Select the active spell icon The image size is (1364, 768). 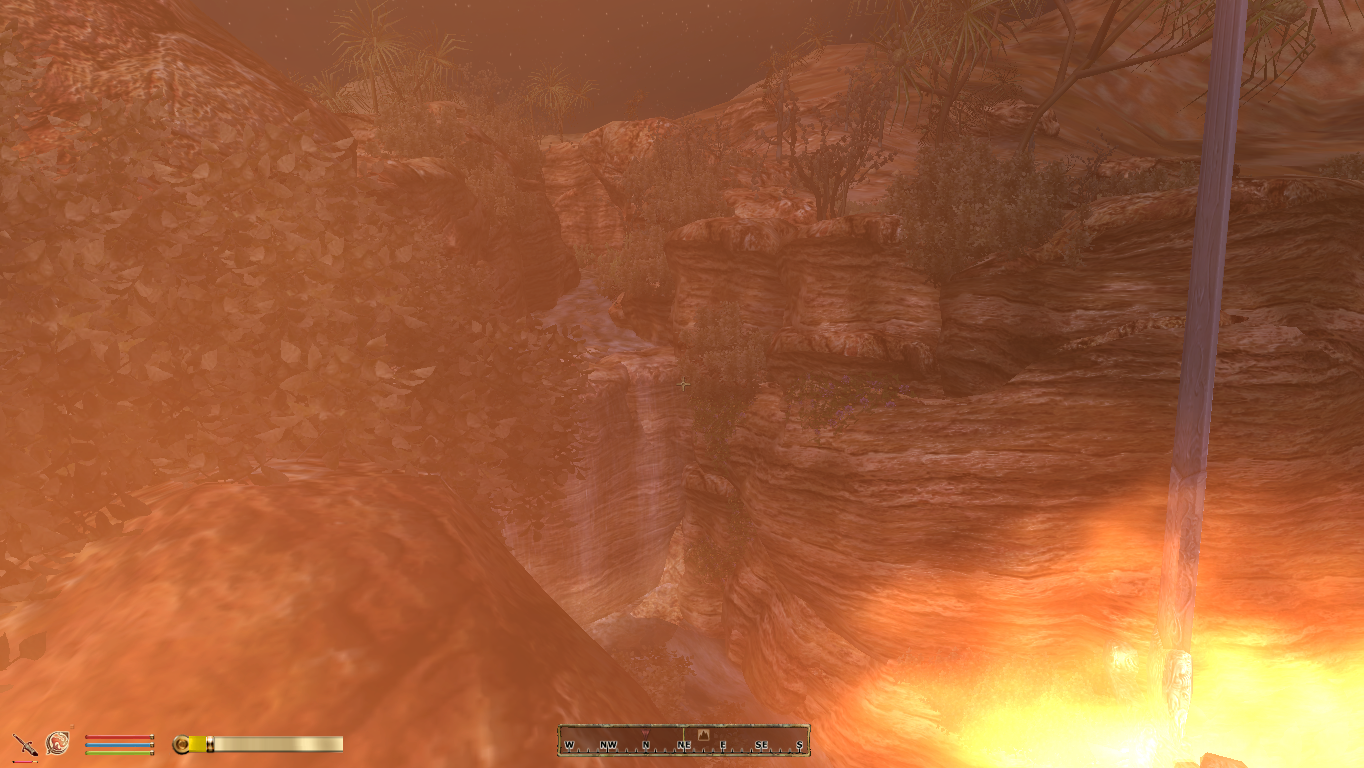[x=58, y=743]
